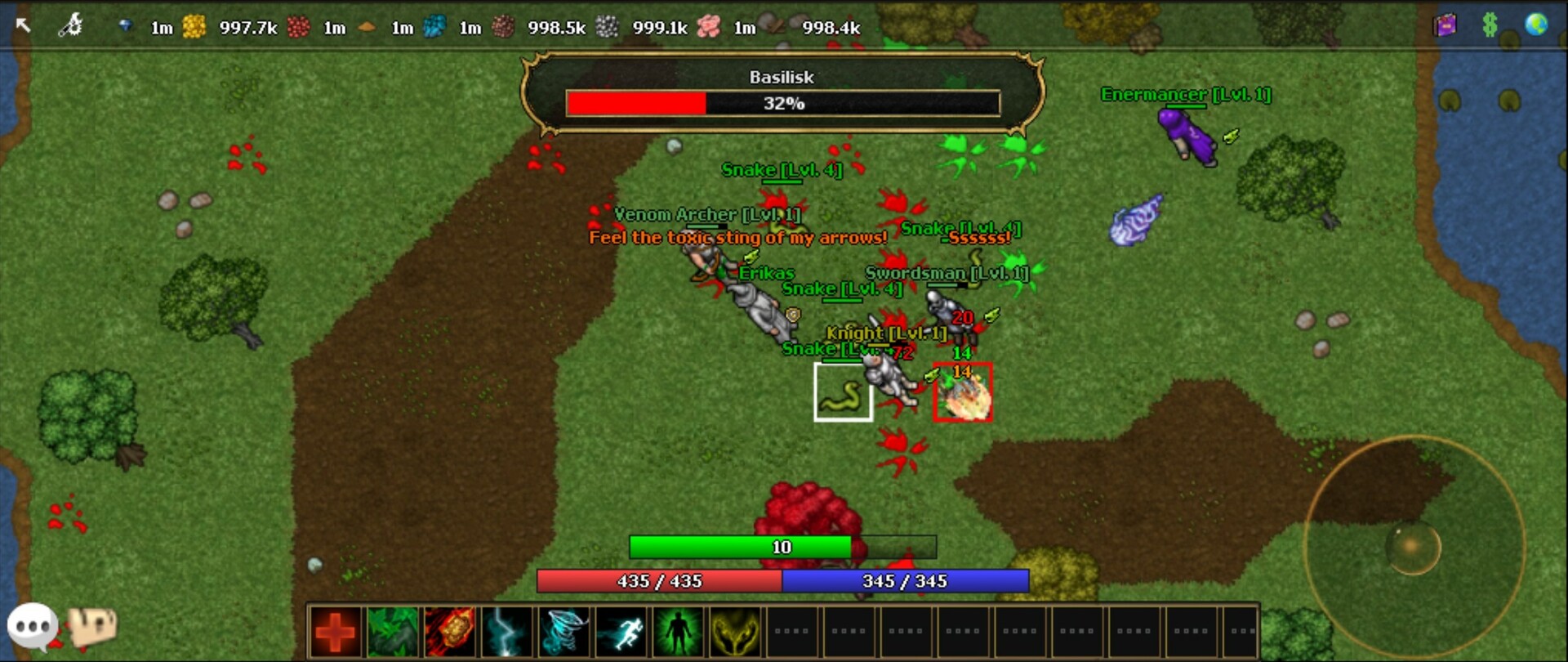Trigger the sprint speed spell

pos(621,629)
